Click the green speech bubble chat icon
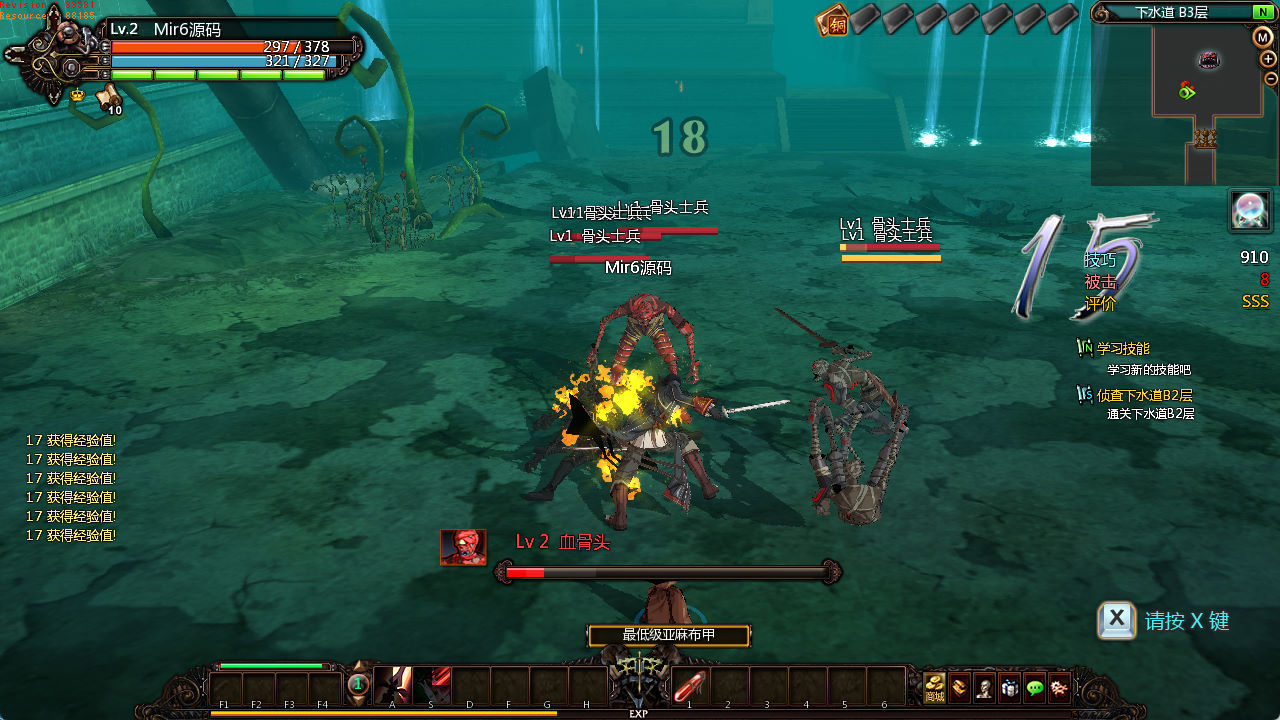The image size is (1280, 720). [1035, 688]
